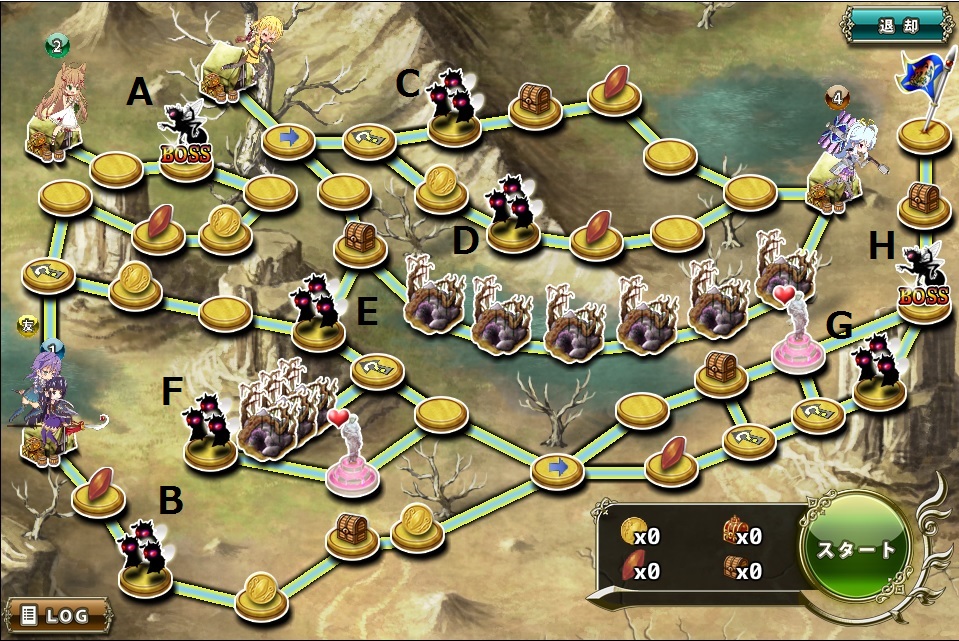Hit the green スタート start button

pyautogui.click(x=857, y=550)
